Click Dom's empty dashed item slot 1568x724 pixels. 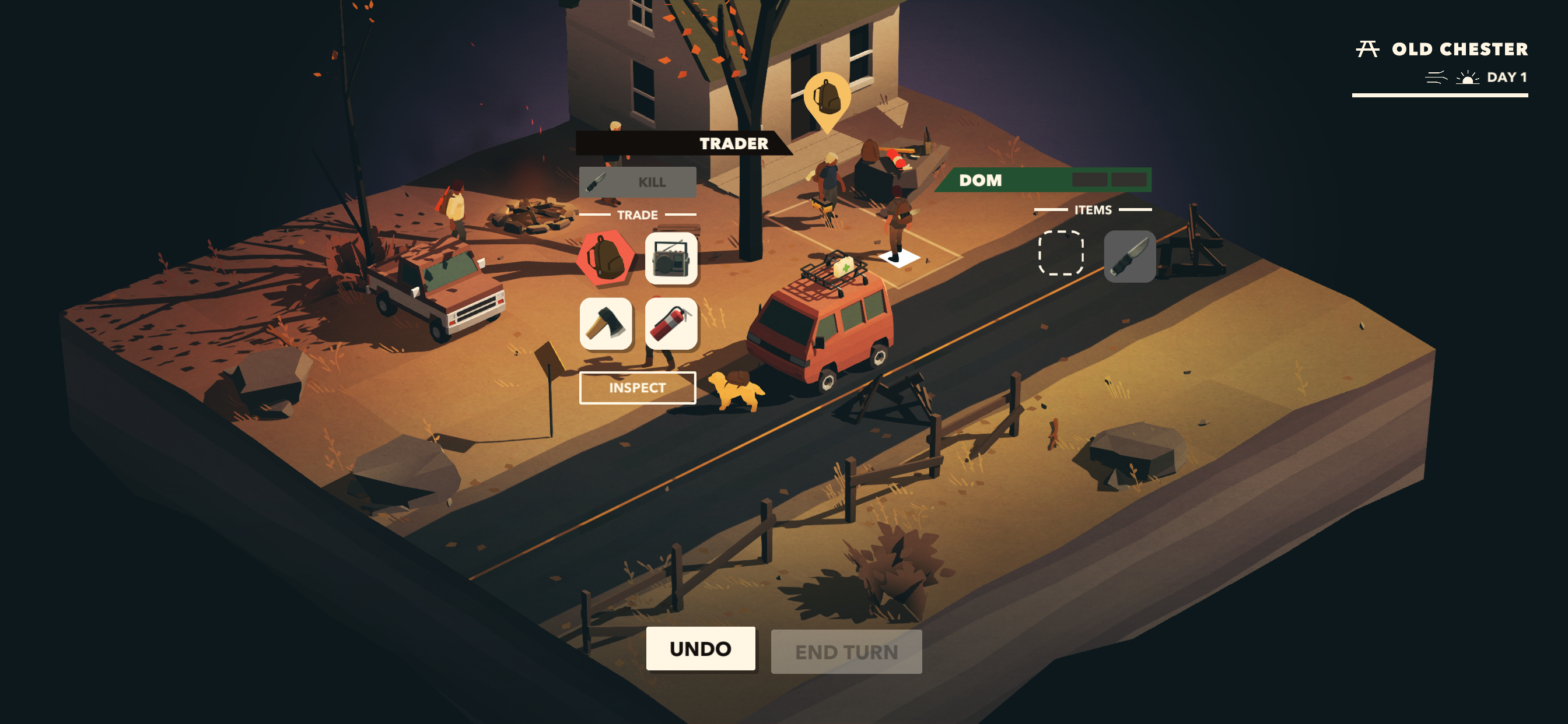tap(1060, 253)
